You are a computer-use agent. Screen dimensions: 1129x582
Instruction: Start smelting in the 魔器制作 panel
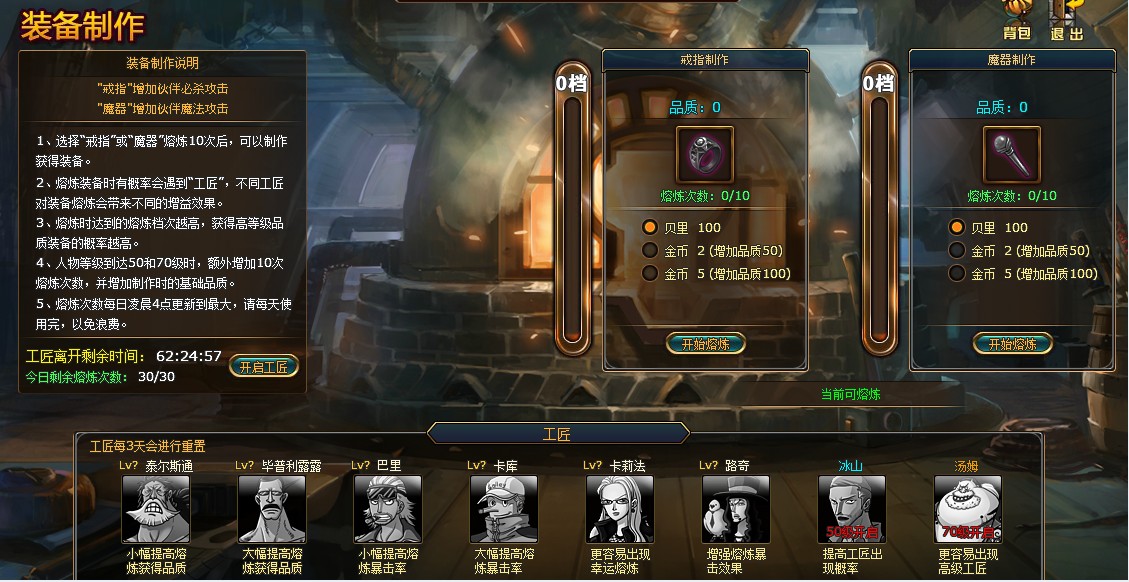1012,344
